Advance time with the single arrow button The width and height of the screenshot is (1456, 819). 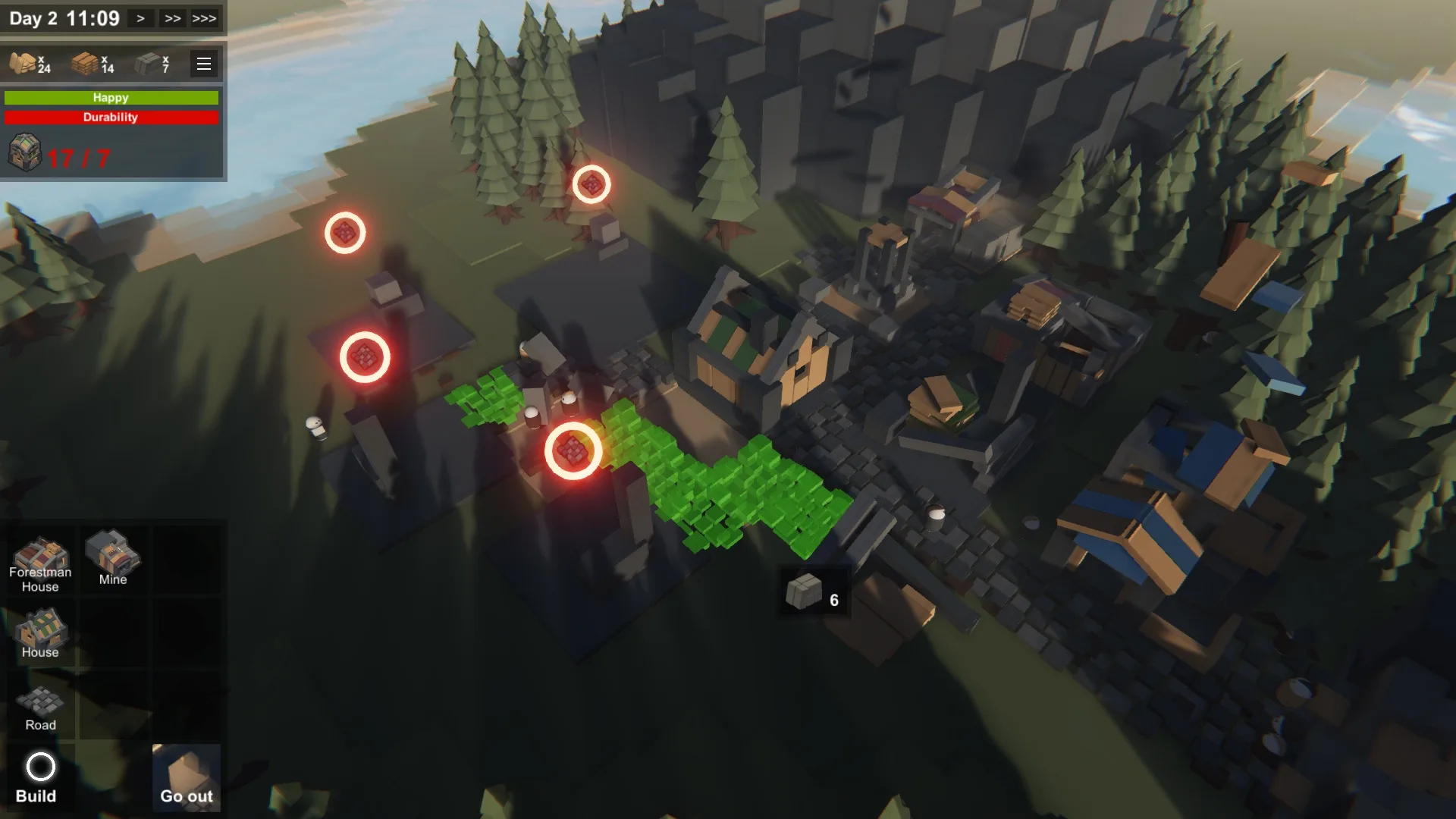[x=140, y=17]
